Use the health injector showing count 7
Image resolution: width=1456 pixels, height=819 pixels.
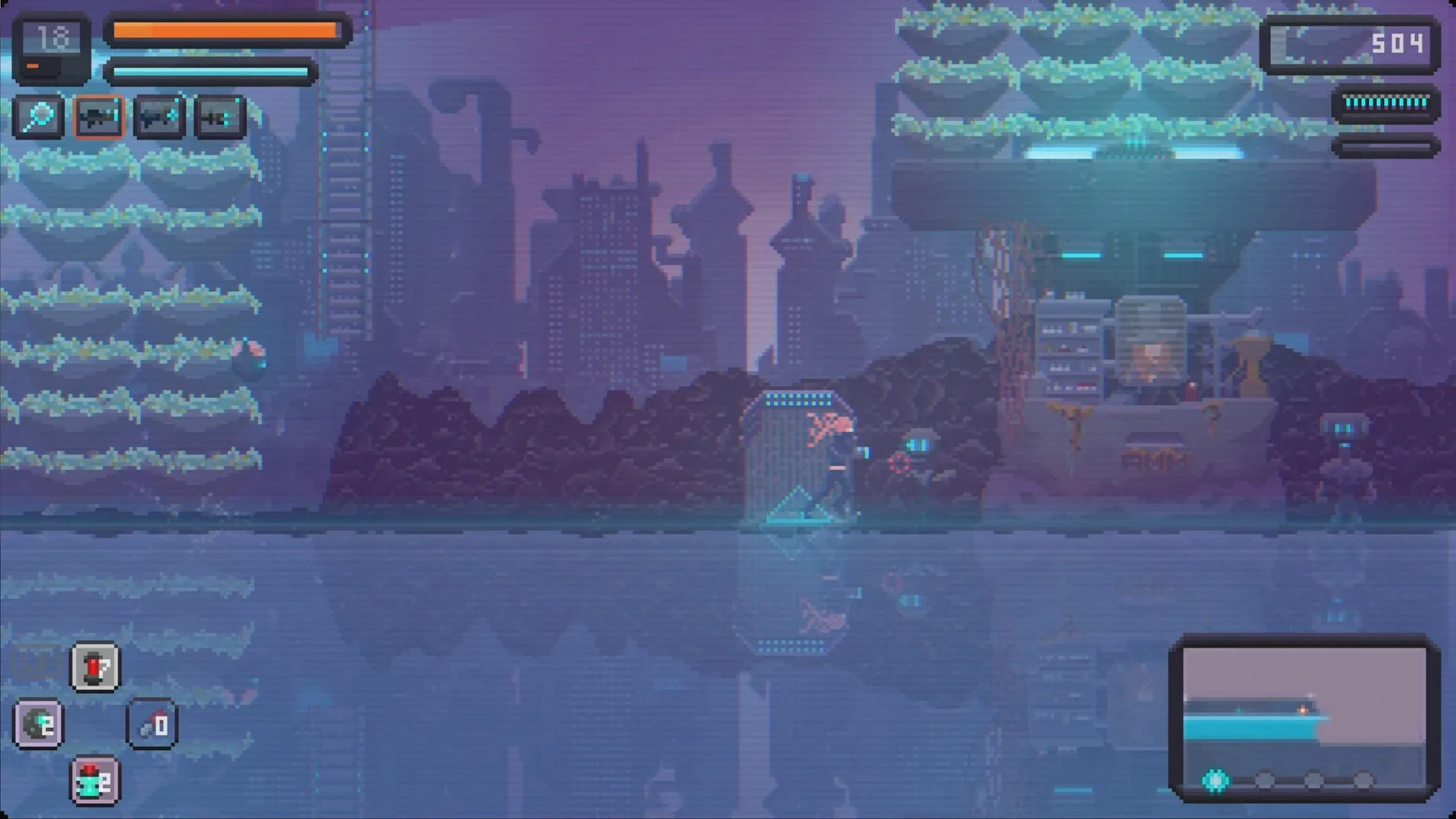tap(94, 667)
